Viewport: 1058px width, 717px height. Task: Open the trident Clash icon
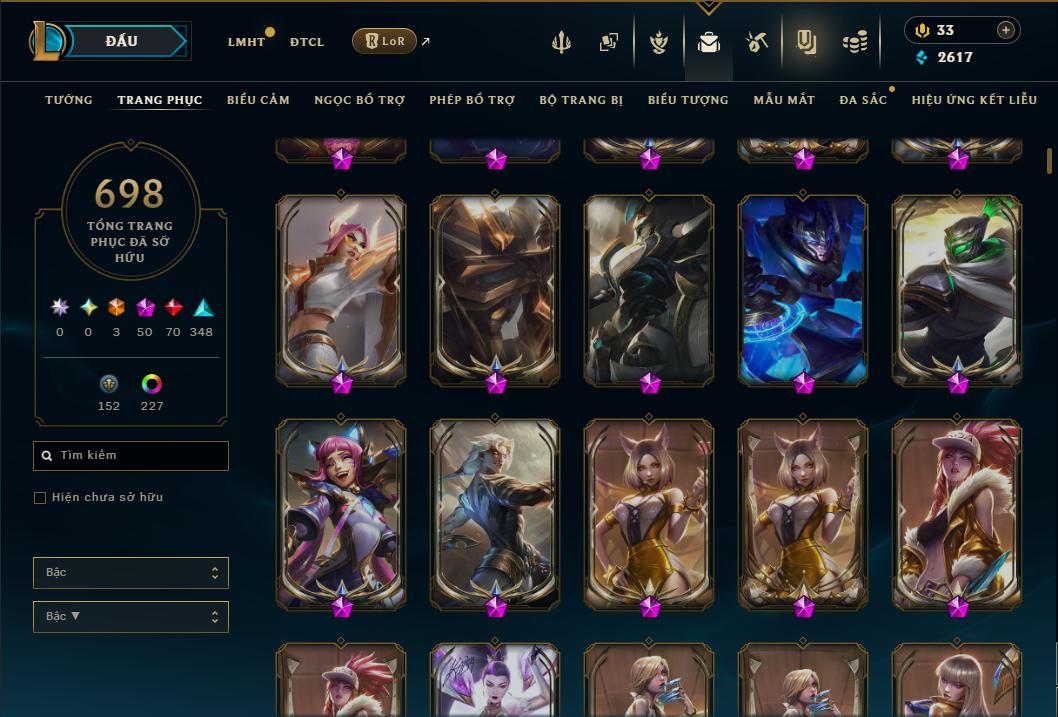click(x=562, y=42)
